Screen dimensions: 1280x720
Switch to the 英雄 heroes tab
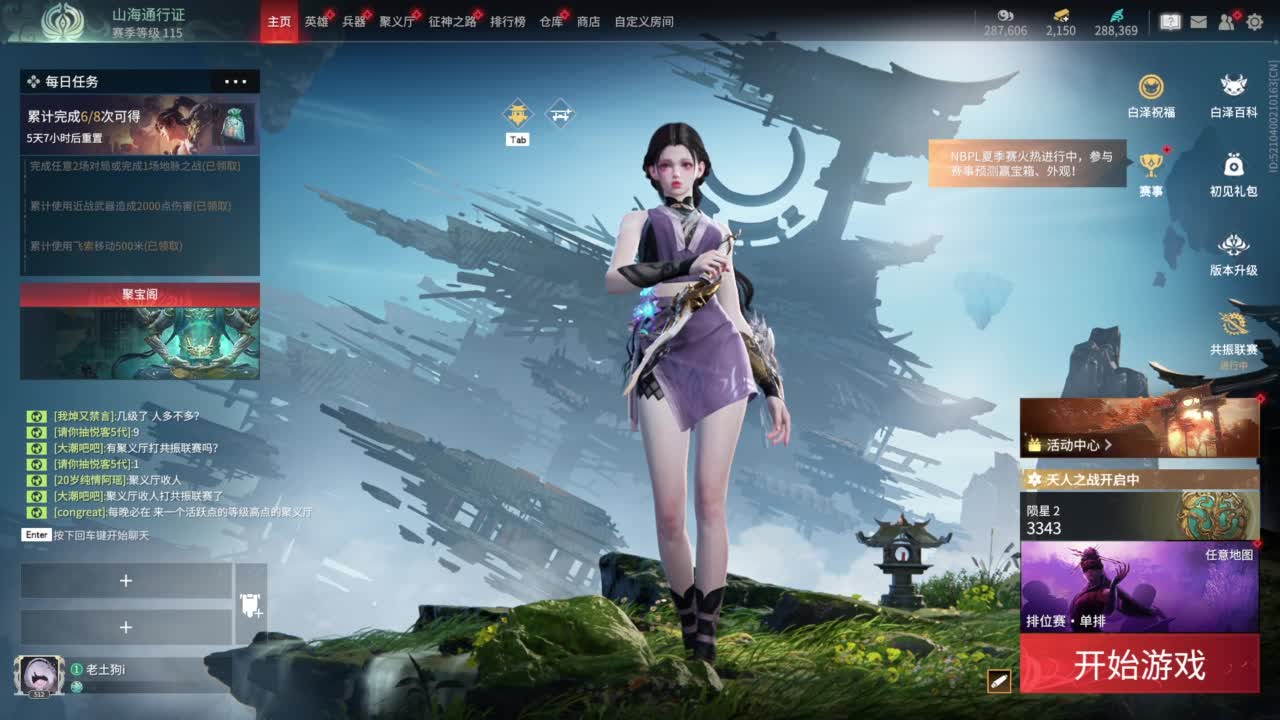tap(315, 21)
